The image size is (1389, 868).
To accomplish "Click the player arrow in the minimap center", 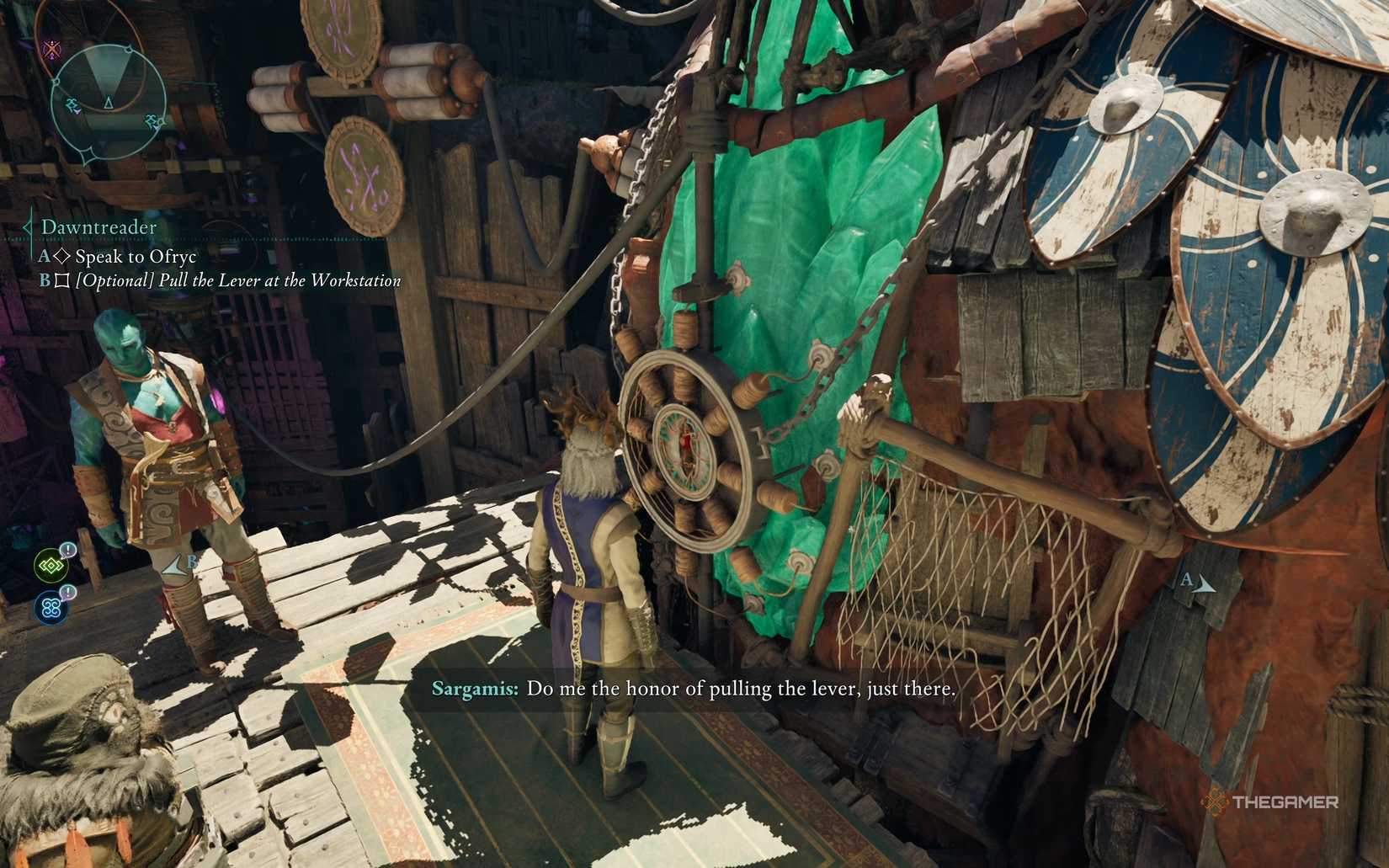I will (x=108, y=103).
